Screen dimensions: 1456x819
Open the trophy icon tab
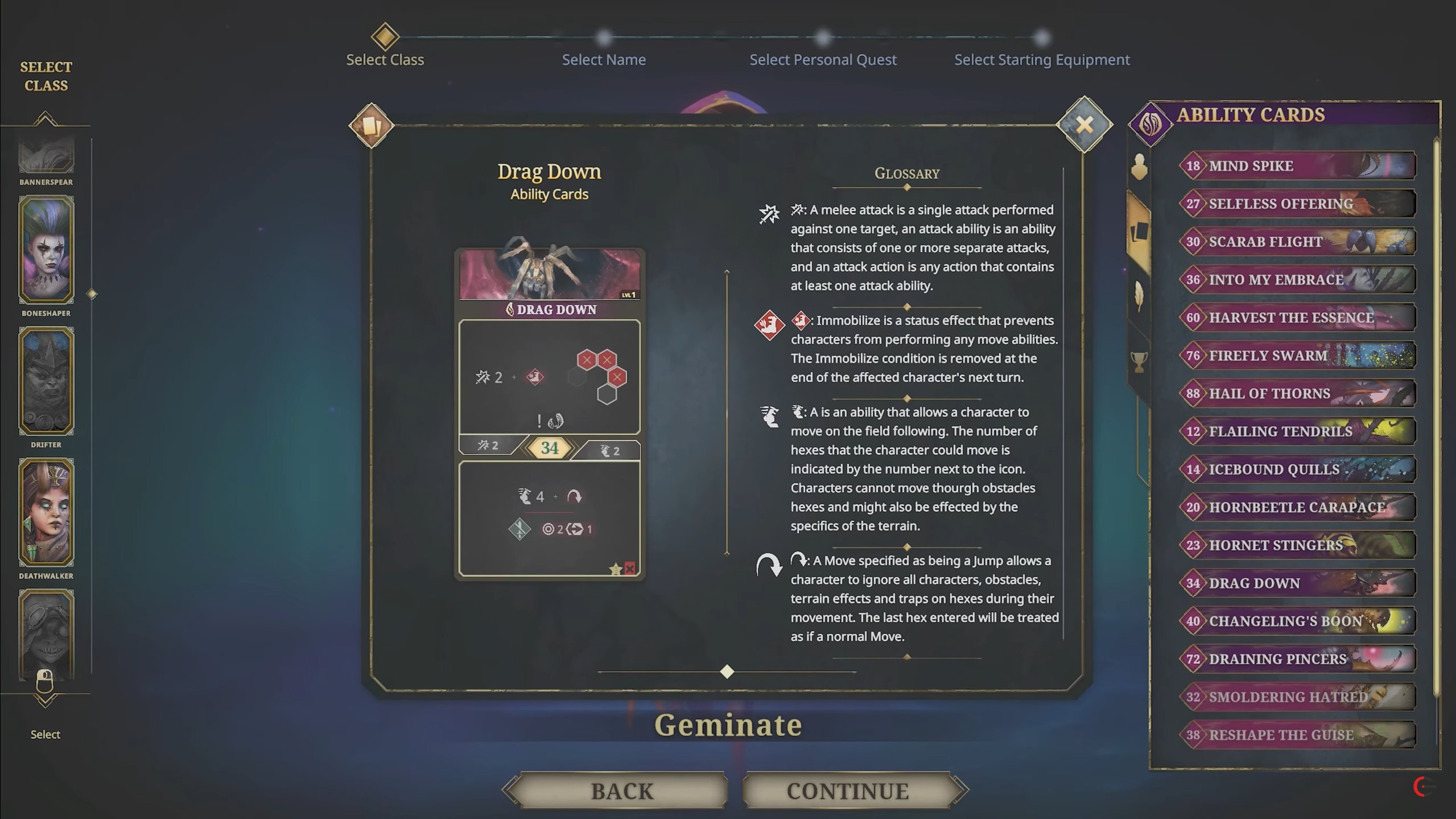click(1139, 361)
